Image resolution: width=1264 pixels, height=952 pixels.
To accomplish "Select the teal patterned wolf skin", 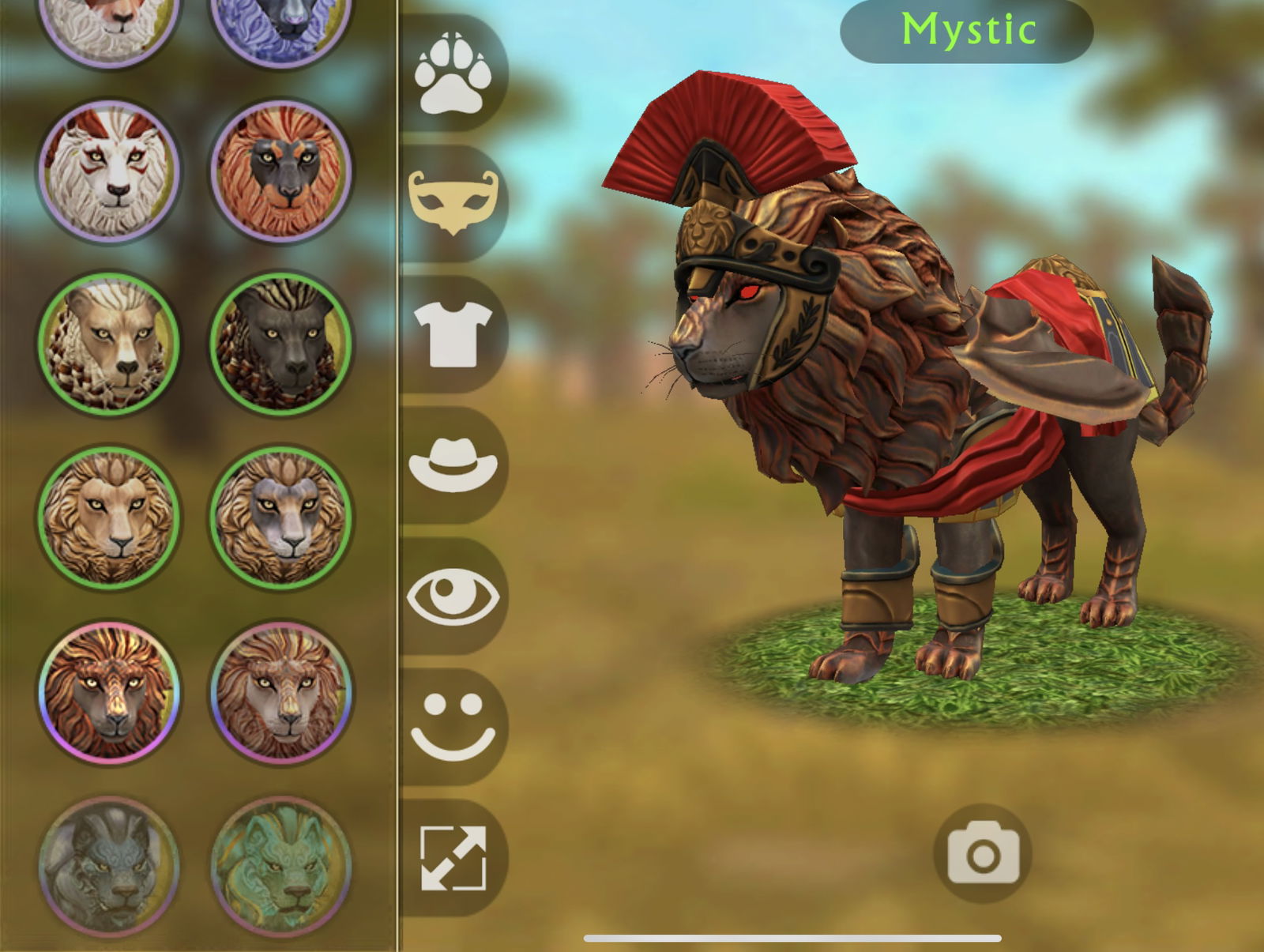I will pos(280,865).
